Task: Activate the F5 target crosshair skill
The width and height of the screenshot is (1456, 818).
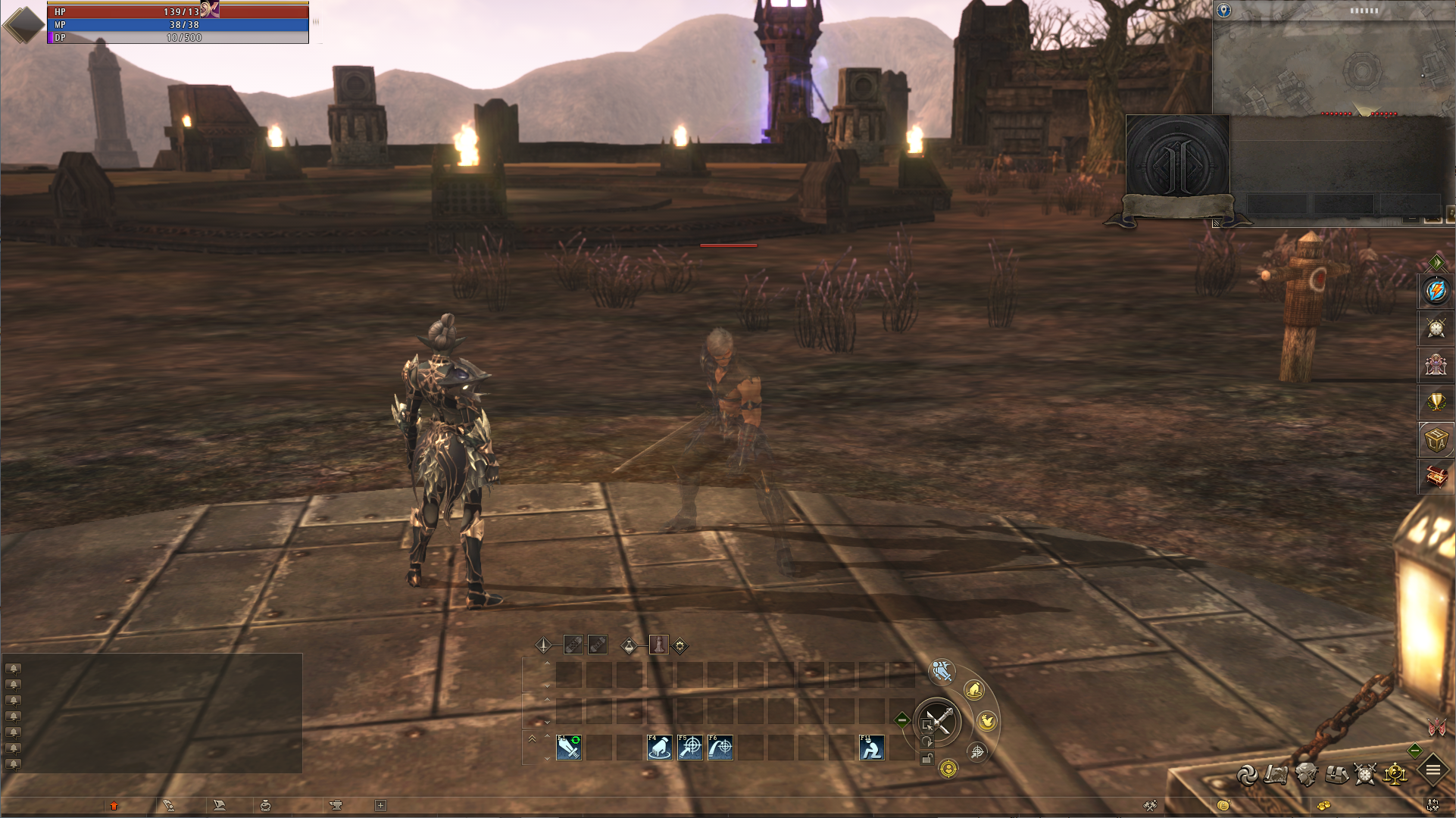Action: click(x=690, y=748)
